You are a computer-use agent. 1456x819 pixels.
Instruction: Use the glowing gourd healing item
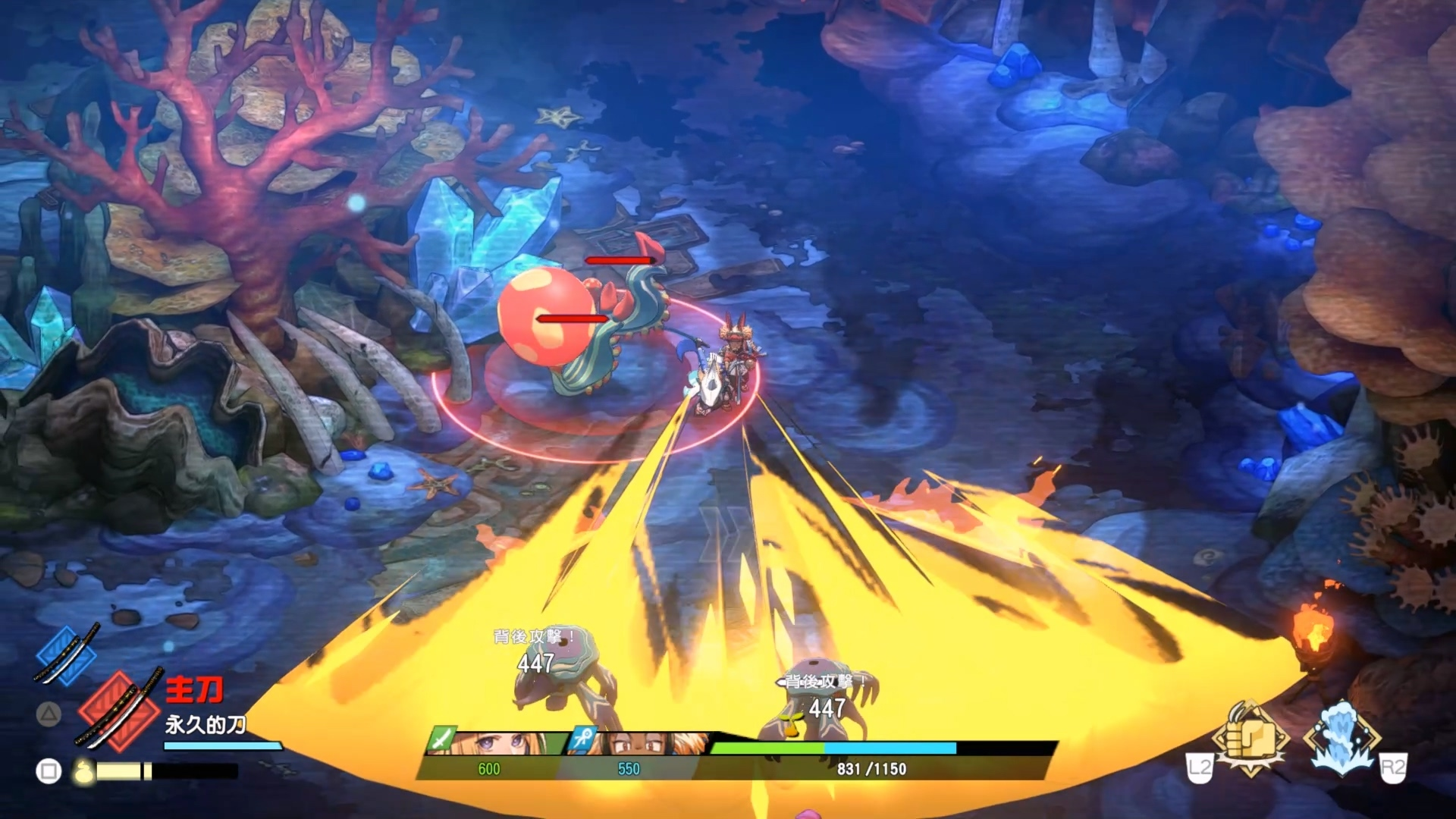pyautogui.click(x=83, y=771)
